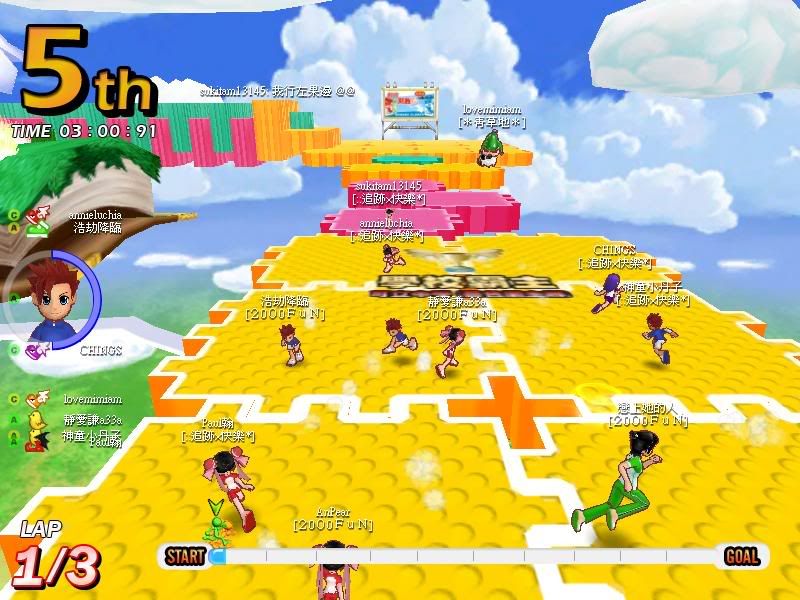The height and width of the screenshot is (600, 800).
Task: Click the GOAL label on the progress bar
Action: click(x=741, y=557)
